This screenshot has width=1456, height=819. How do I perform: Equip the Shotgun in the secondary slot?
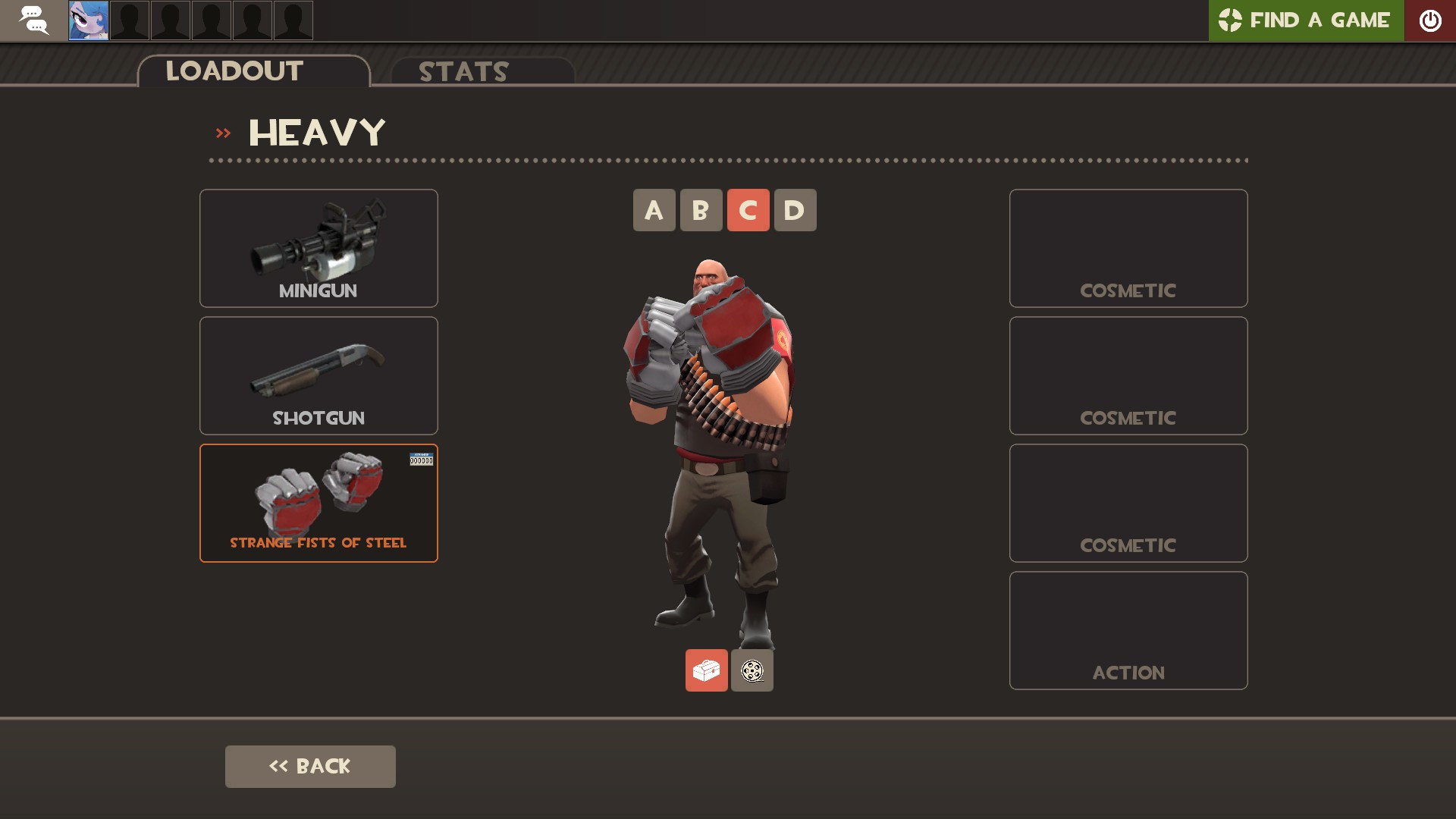[x=318, y=375]
